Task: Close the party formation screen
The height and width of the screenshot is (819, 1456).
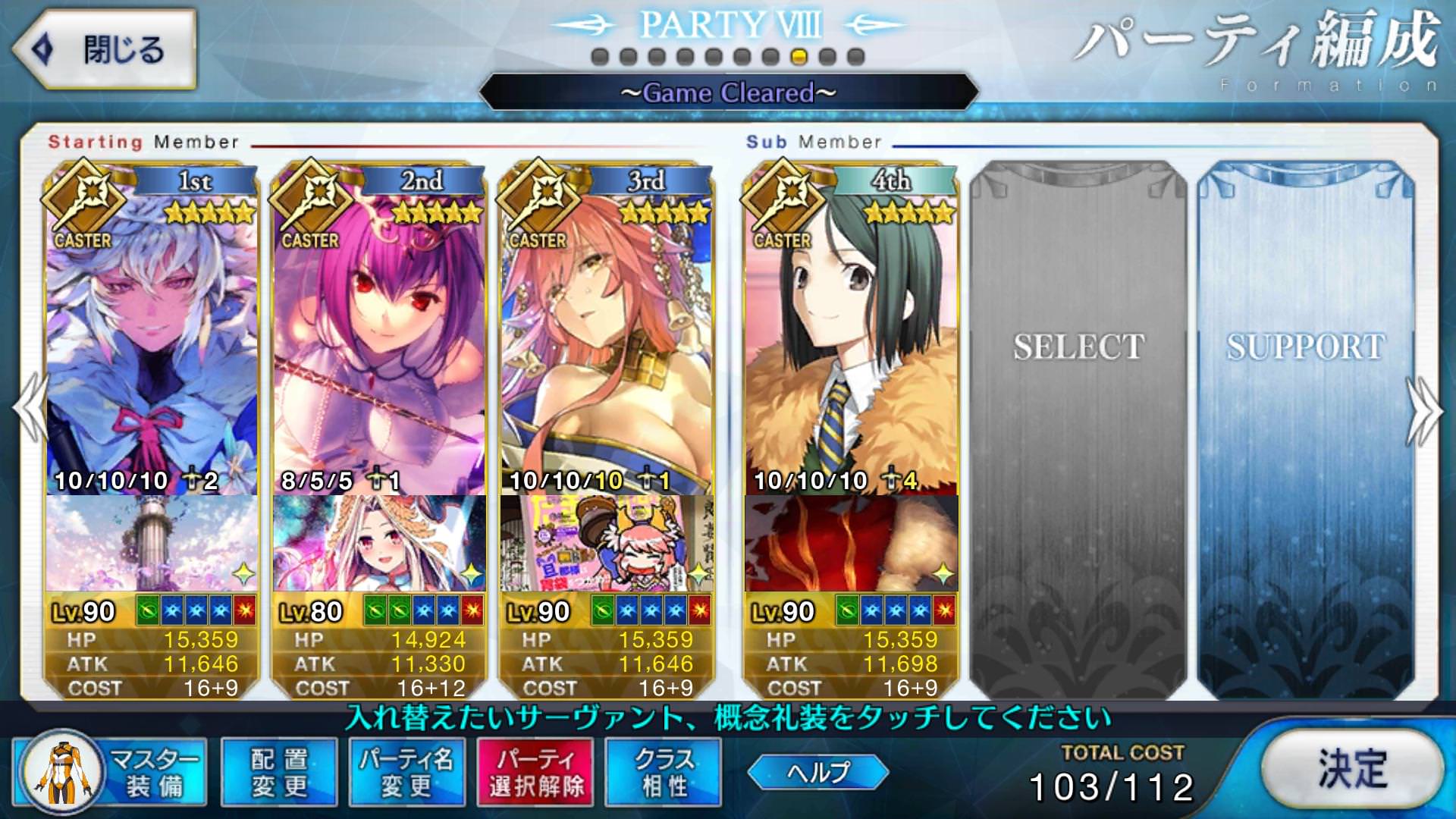Action: click(105, 50)
